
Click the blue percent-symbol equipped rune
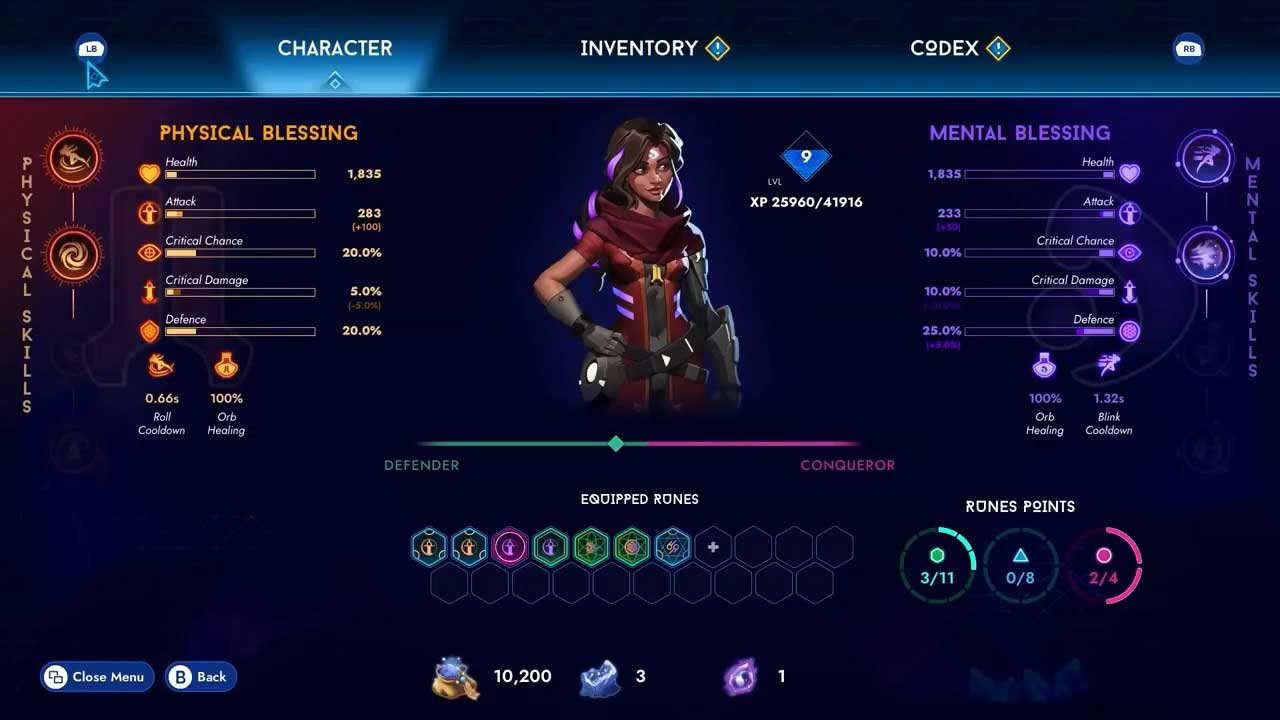coord(672,547)
